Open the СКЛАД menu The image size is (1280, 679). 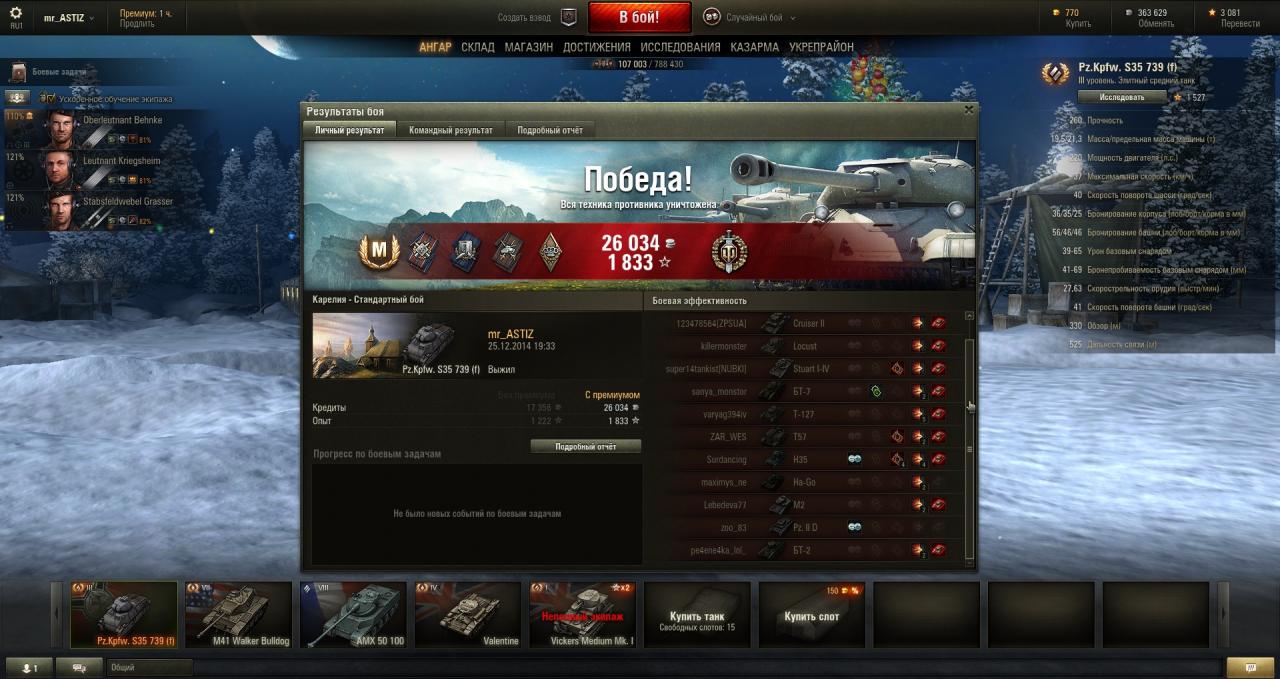click(x=478, y=47)
